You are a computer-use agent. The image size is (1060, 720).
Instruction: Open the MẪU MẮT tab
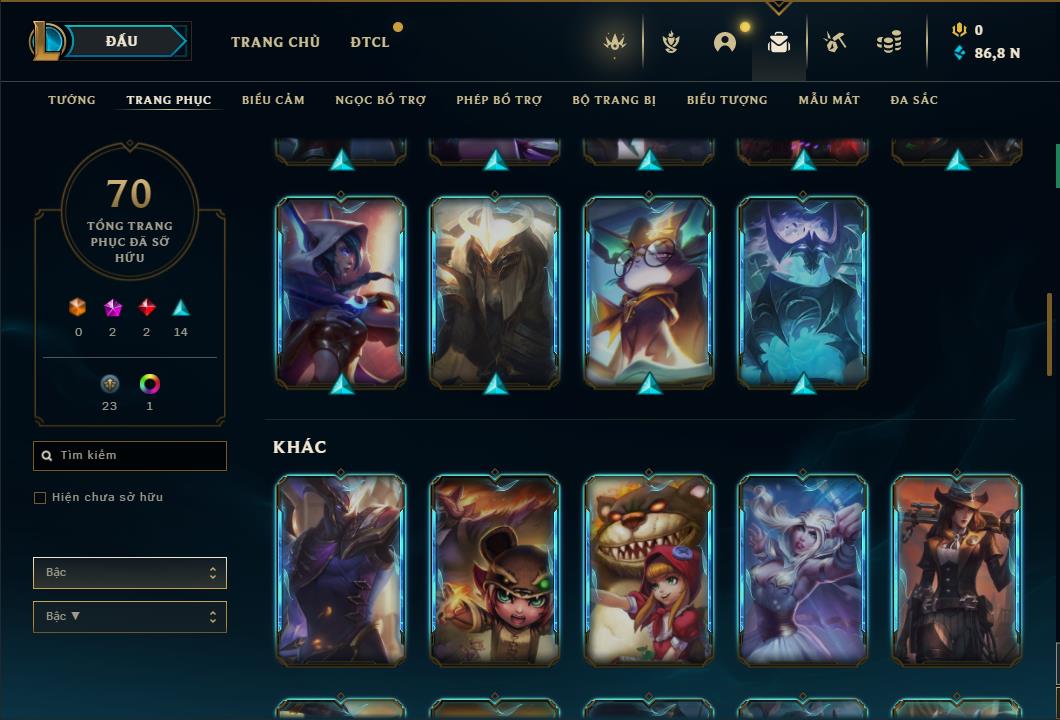(x=829, y=100)
